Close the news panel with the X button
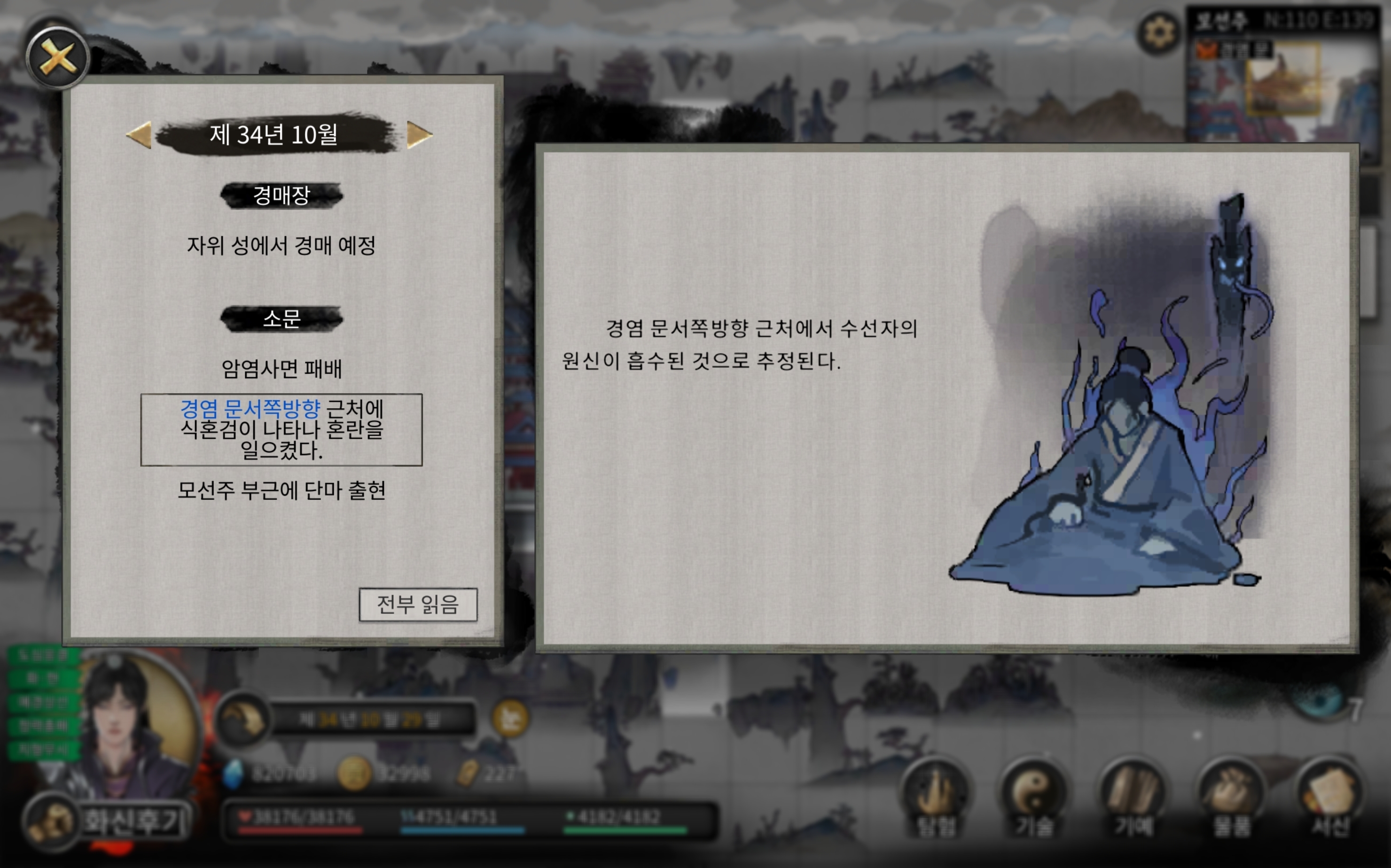Screen dimensions: 1391x868 coord(57,57)
